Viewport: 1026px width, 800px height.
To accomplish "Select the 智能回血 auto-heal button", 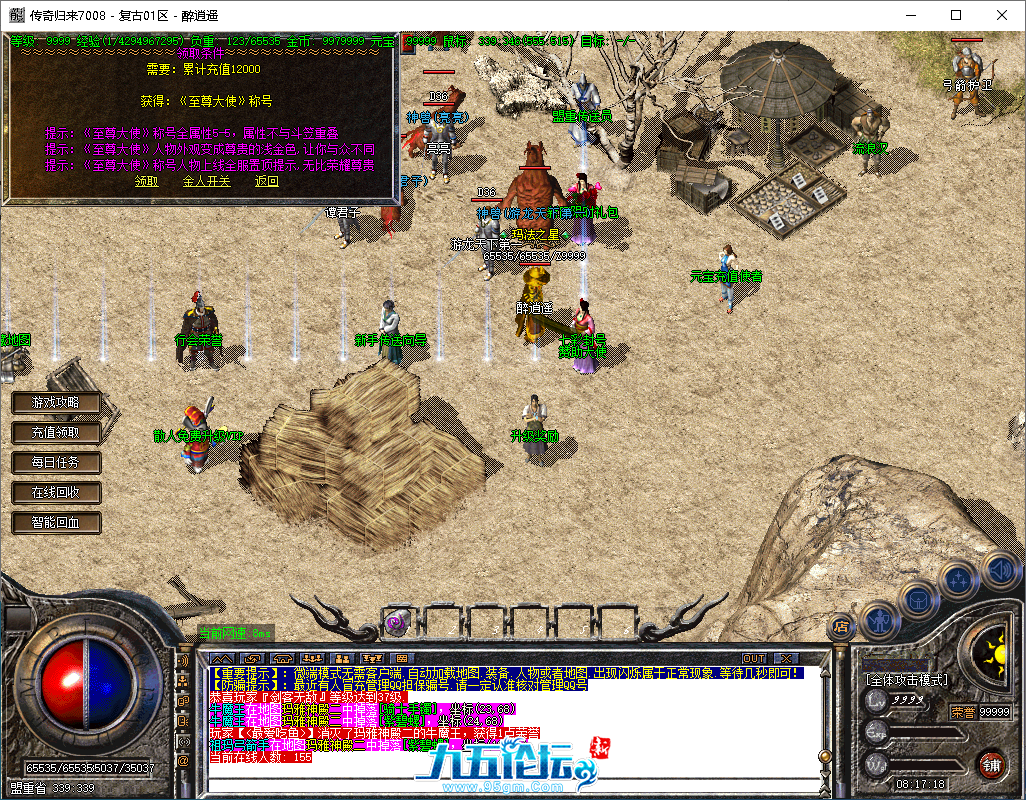I will 57,522.
